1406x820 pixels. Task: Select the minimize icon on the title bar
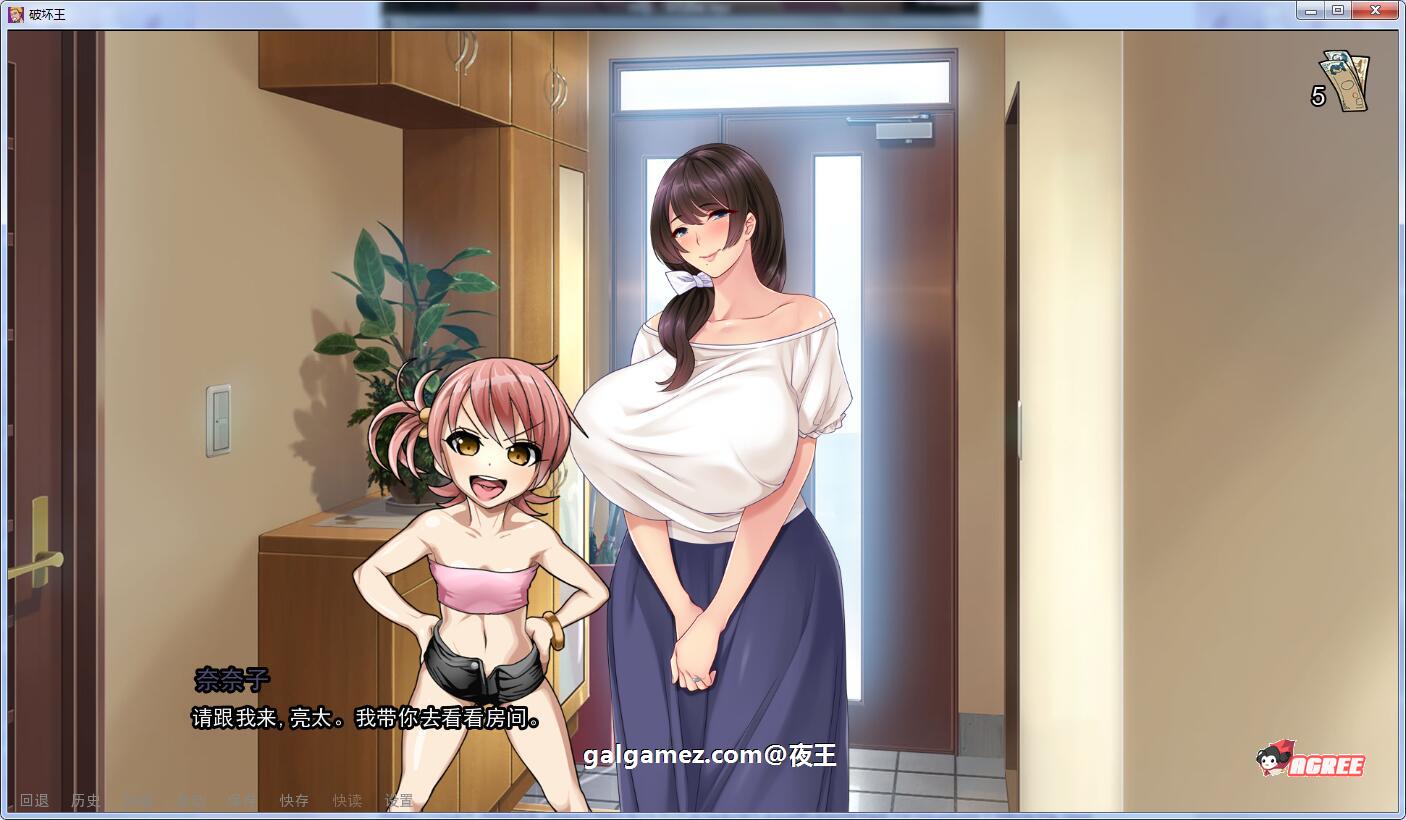[1312, 10]
